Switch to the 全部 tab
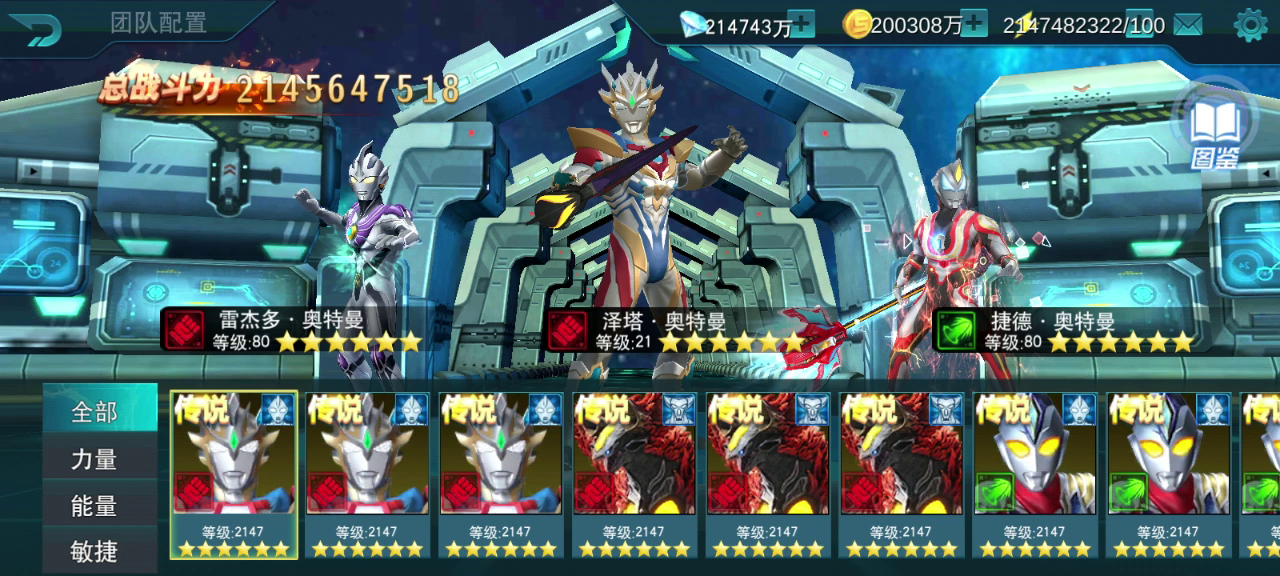 [95, 411]
